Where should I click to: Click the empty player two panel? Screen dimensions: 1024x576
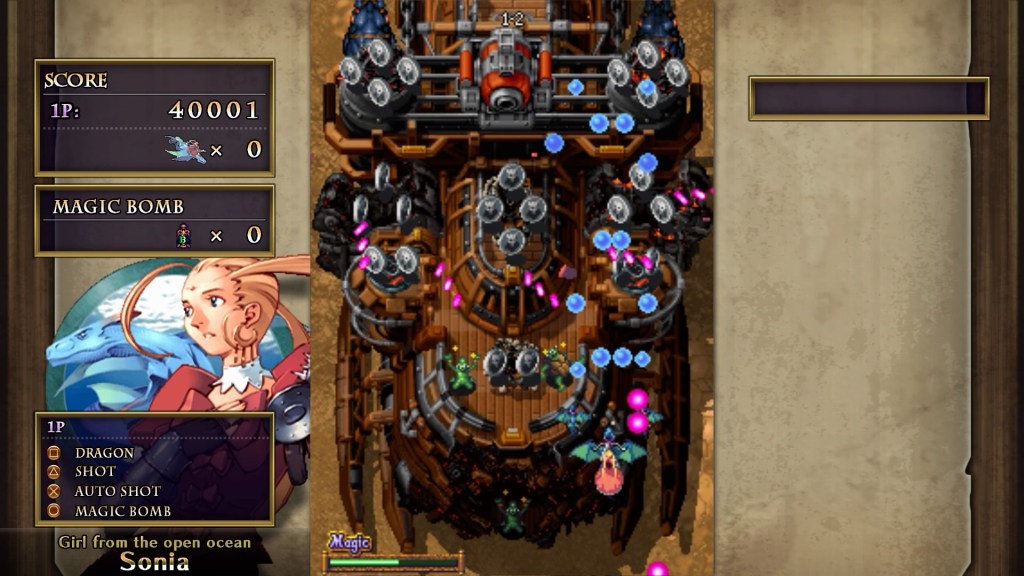click(868, 98)
